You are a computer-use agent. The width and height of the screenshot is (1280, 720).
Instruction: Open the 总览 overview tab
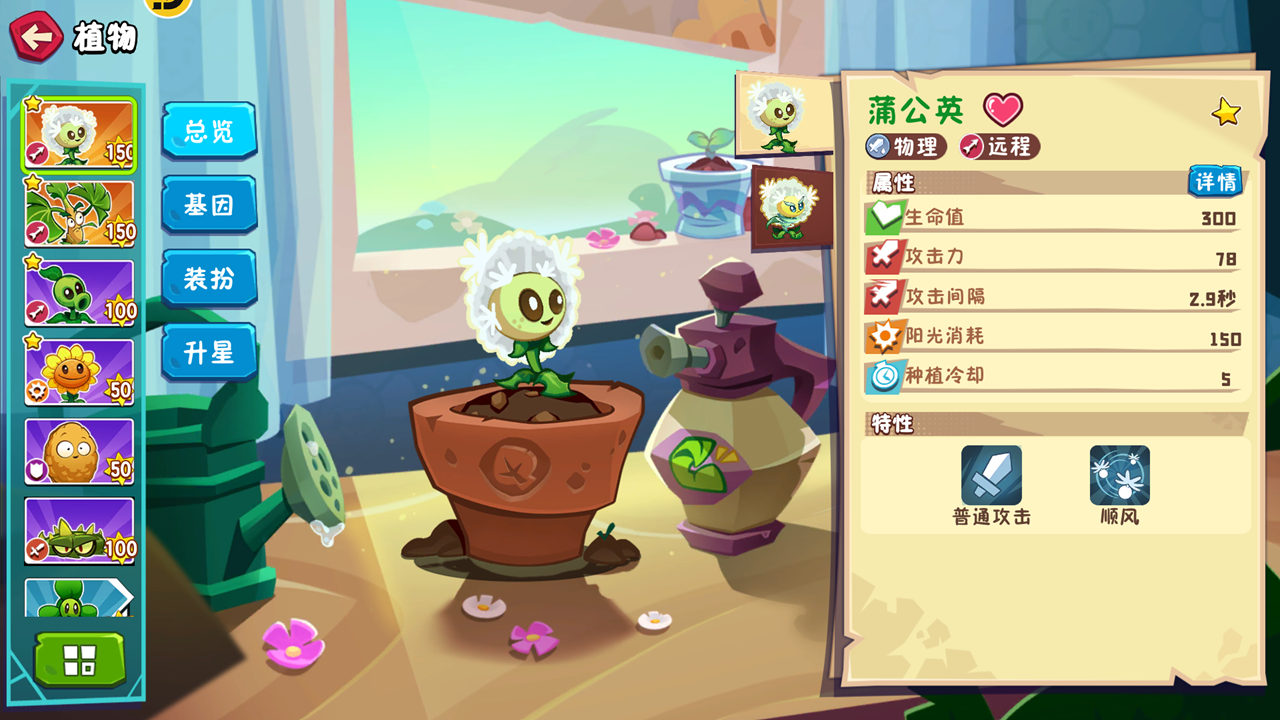tap(209, 131)
